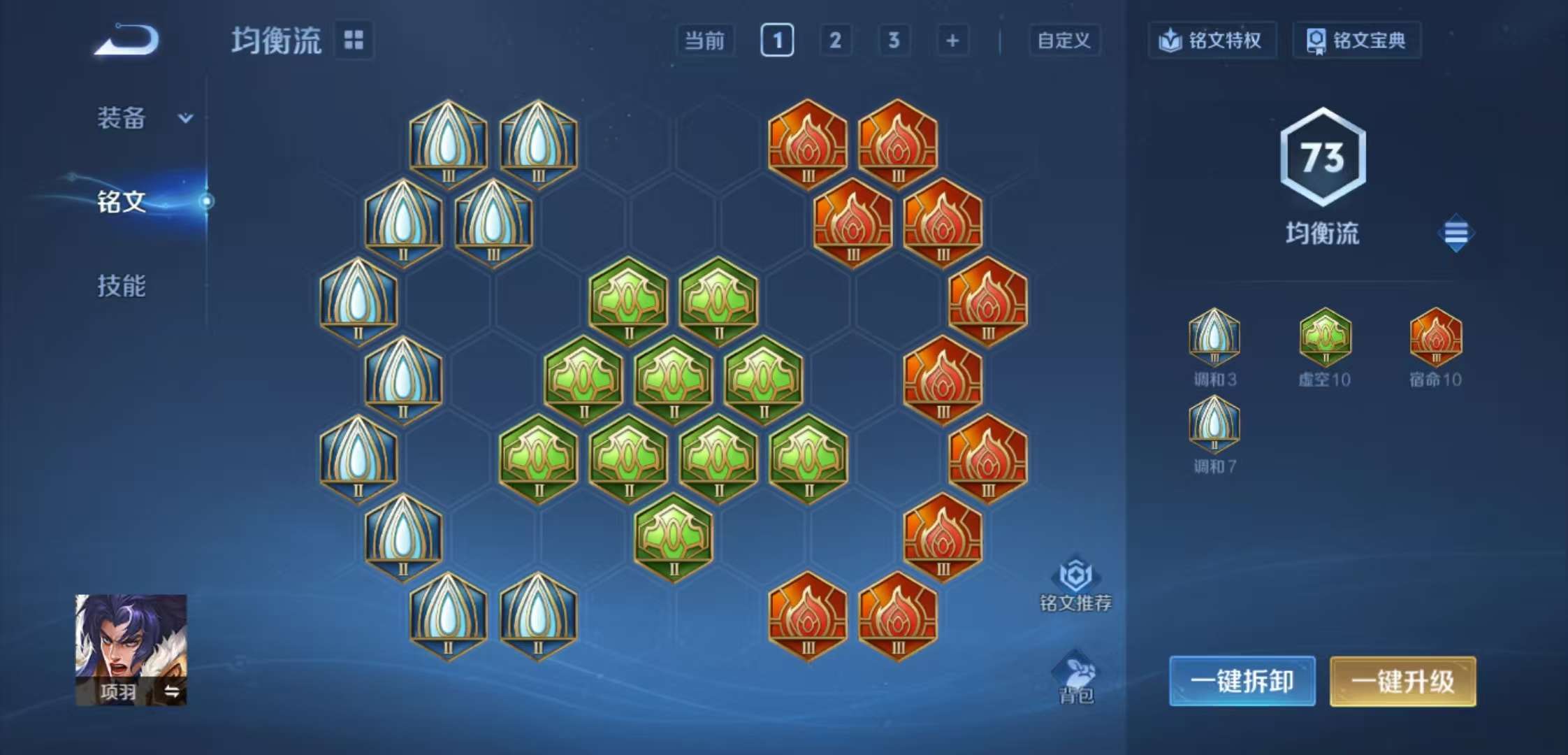Select the 当前 current page option
Viewport: 1568px width, 755px height.
click(706, 41)
